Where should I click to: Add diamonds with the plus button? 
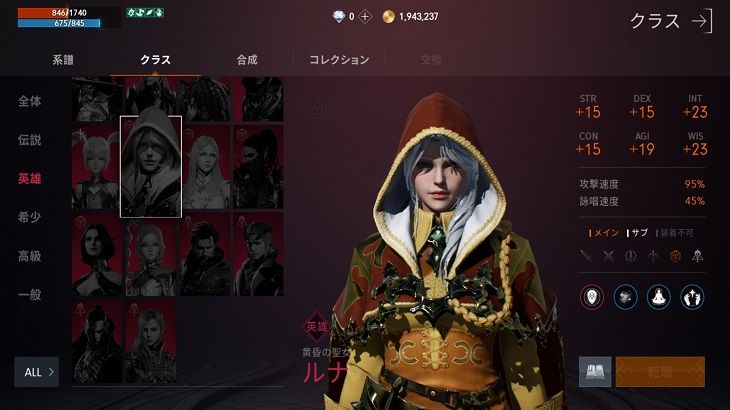(365, 17)
